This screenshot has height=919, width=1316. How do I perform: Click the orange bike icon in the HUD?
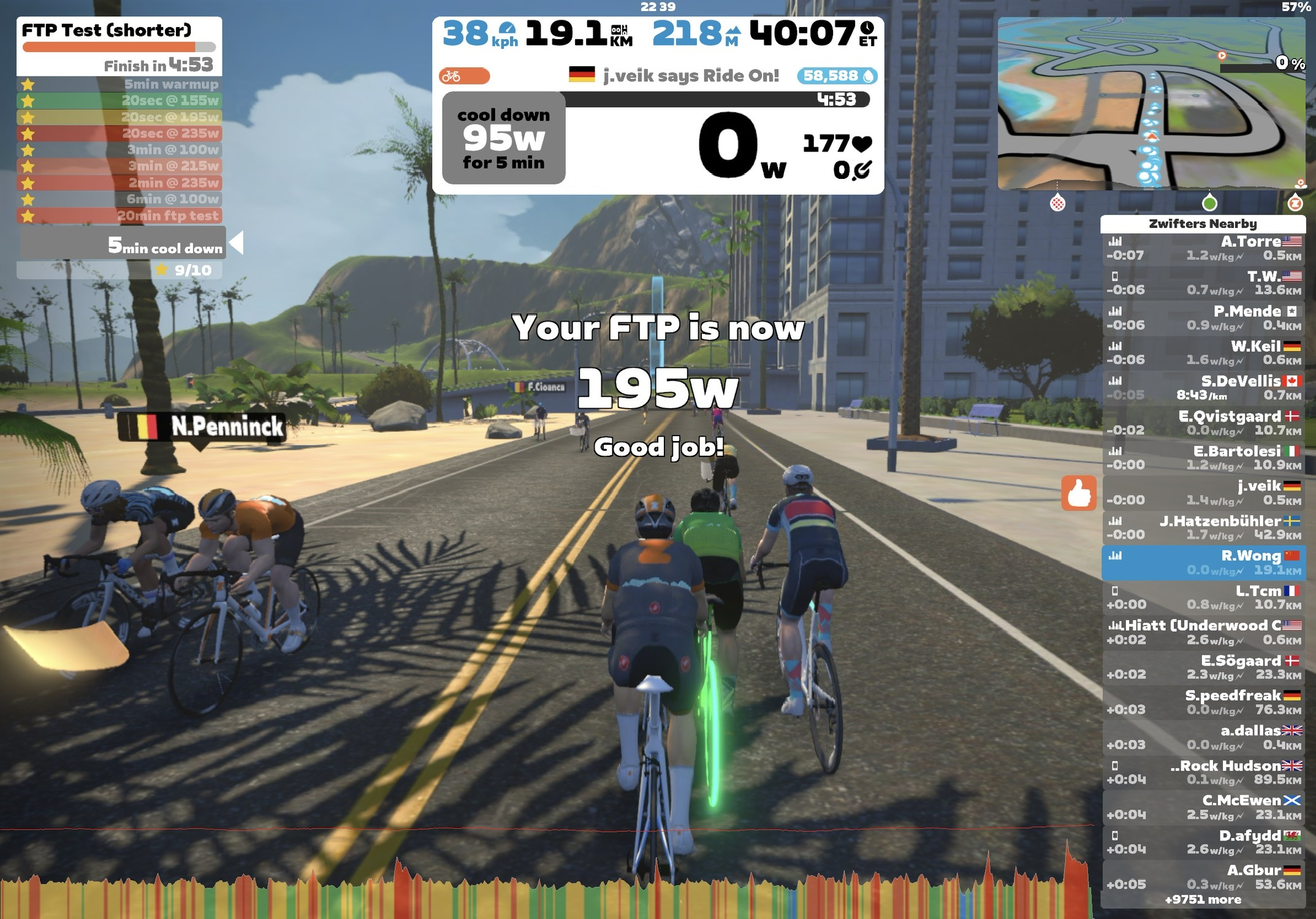(x=464, y=76)
